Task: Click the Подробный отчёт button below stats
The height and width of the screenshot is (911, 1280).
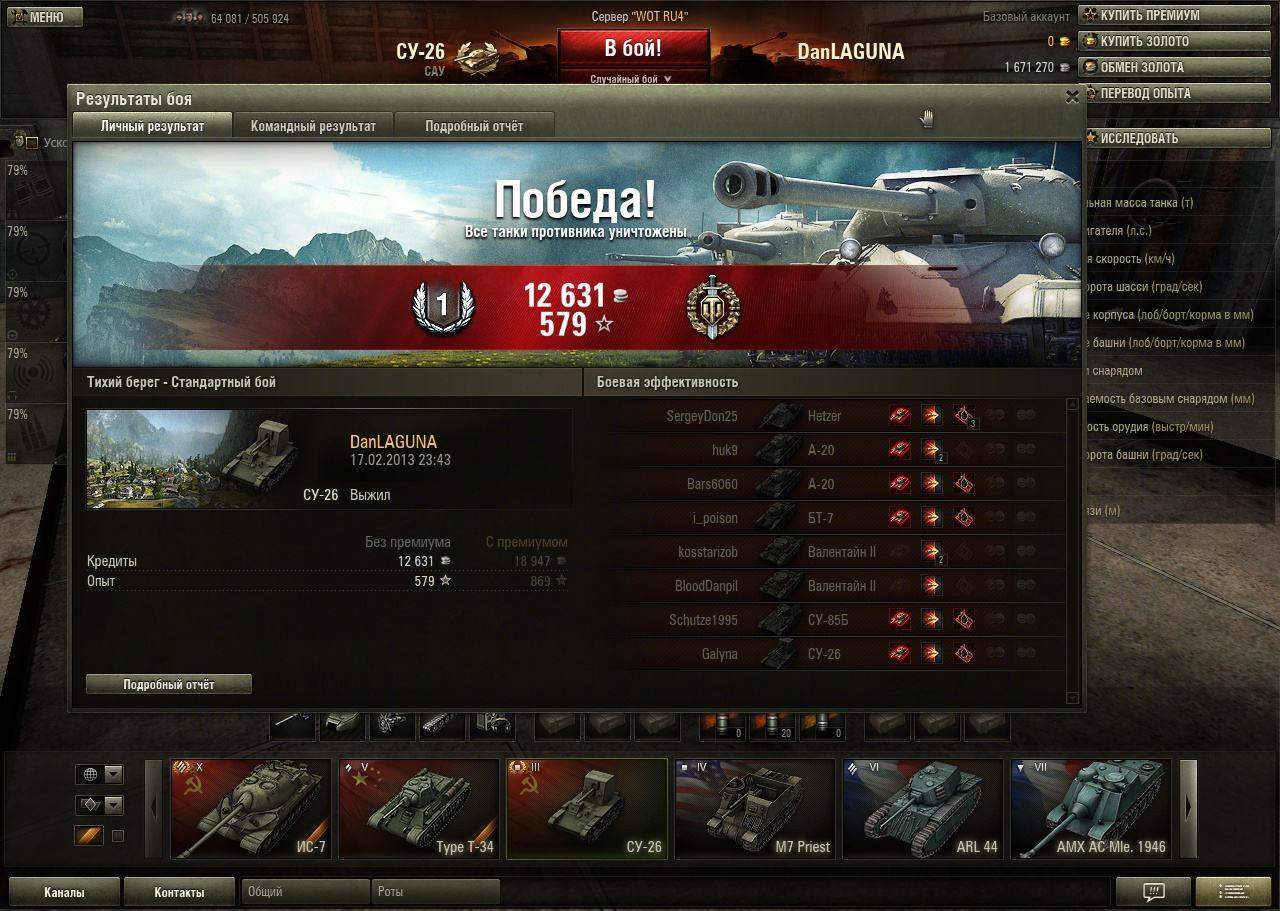Action: coord(168,685)
